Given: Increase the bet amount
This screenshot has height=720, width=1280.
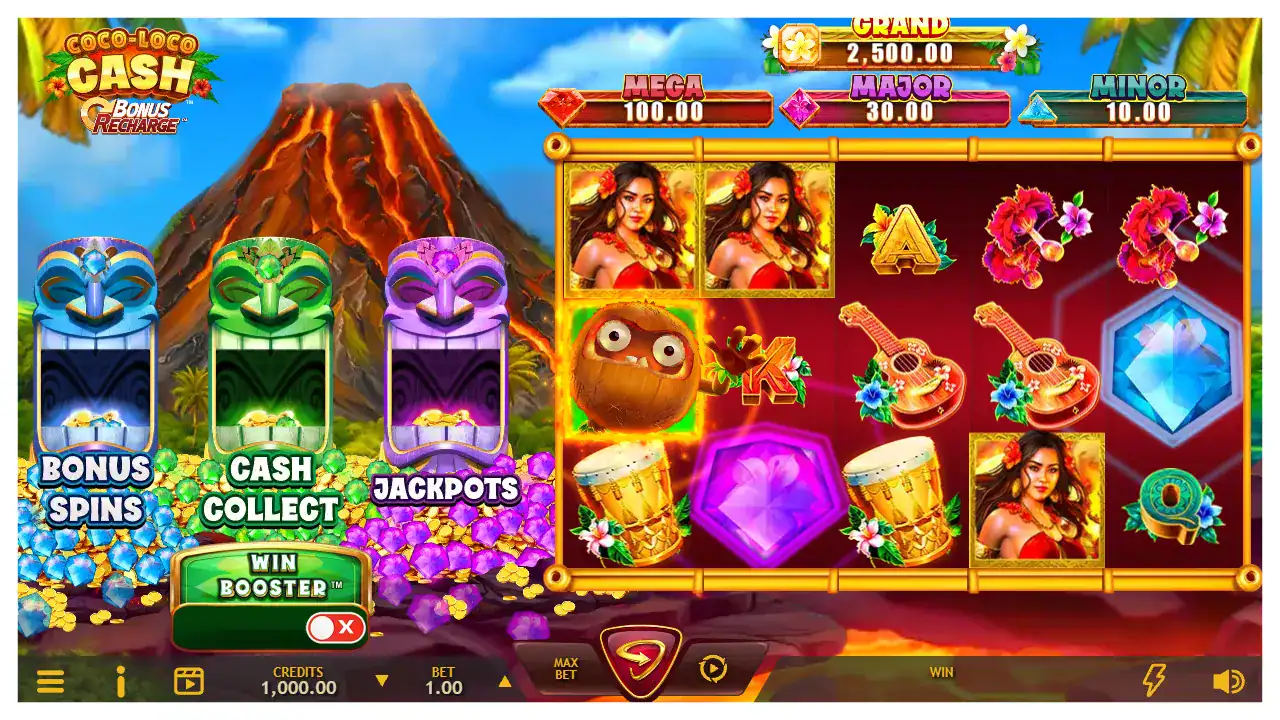Looking at the screenshot, I should click(505, 682).
